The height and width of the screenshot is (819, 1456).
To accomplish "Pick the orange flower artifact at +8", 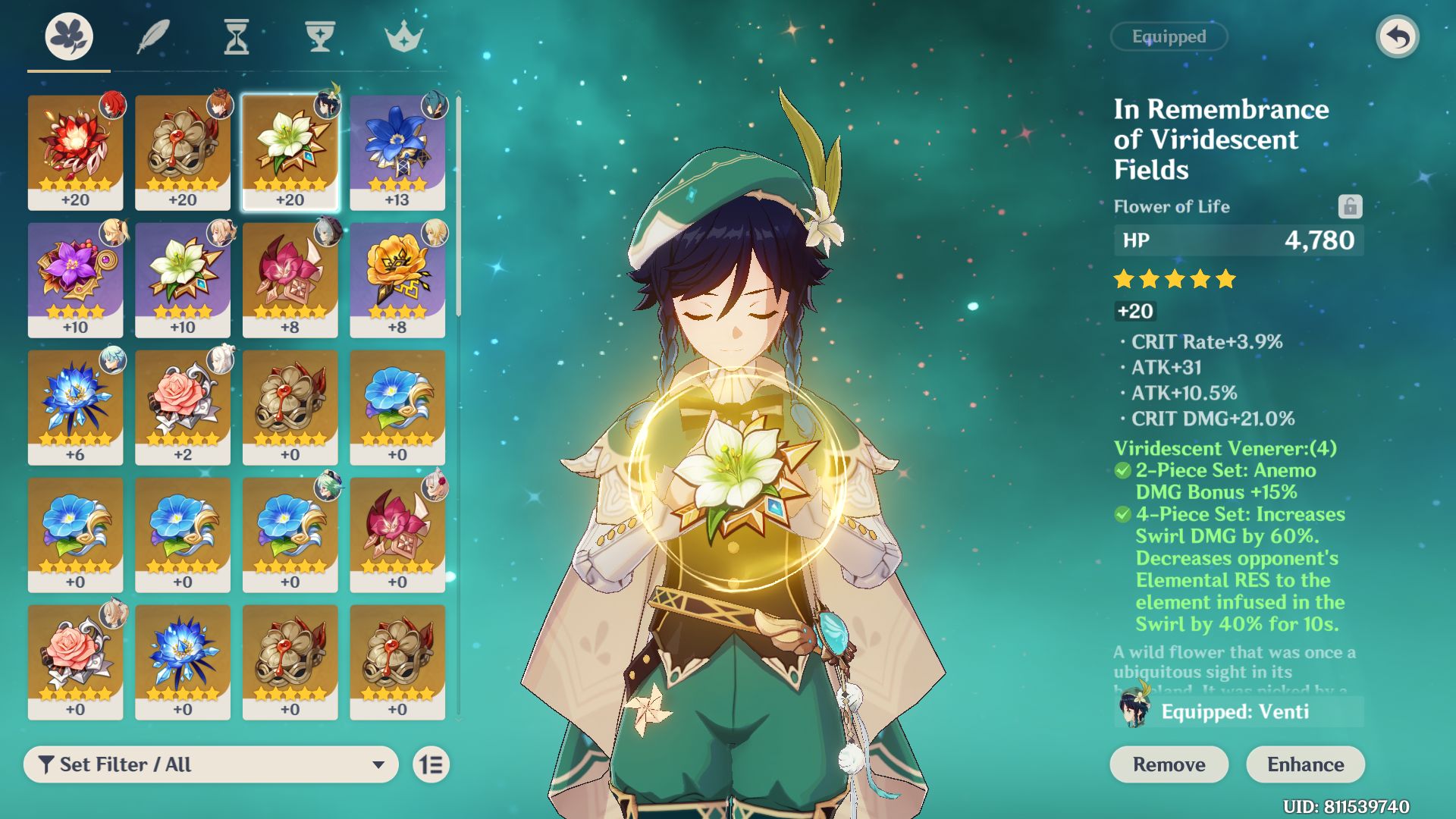I will pos(397,279).
